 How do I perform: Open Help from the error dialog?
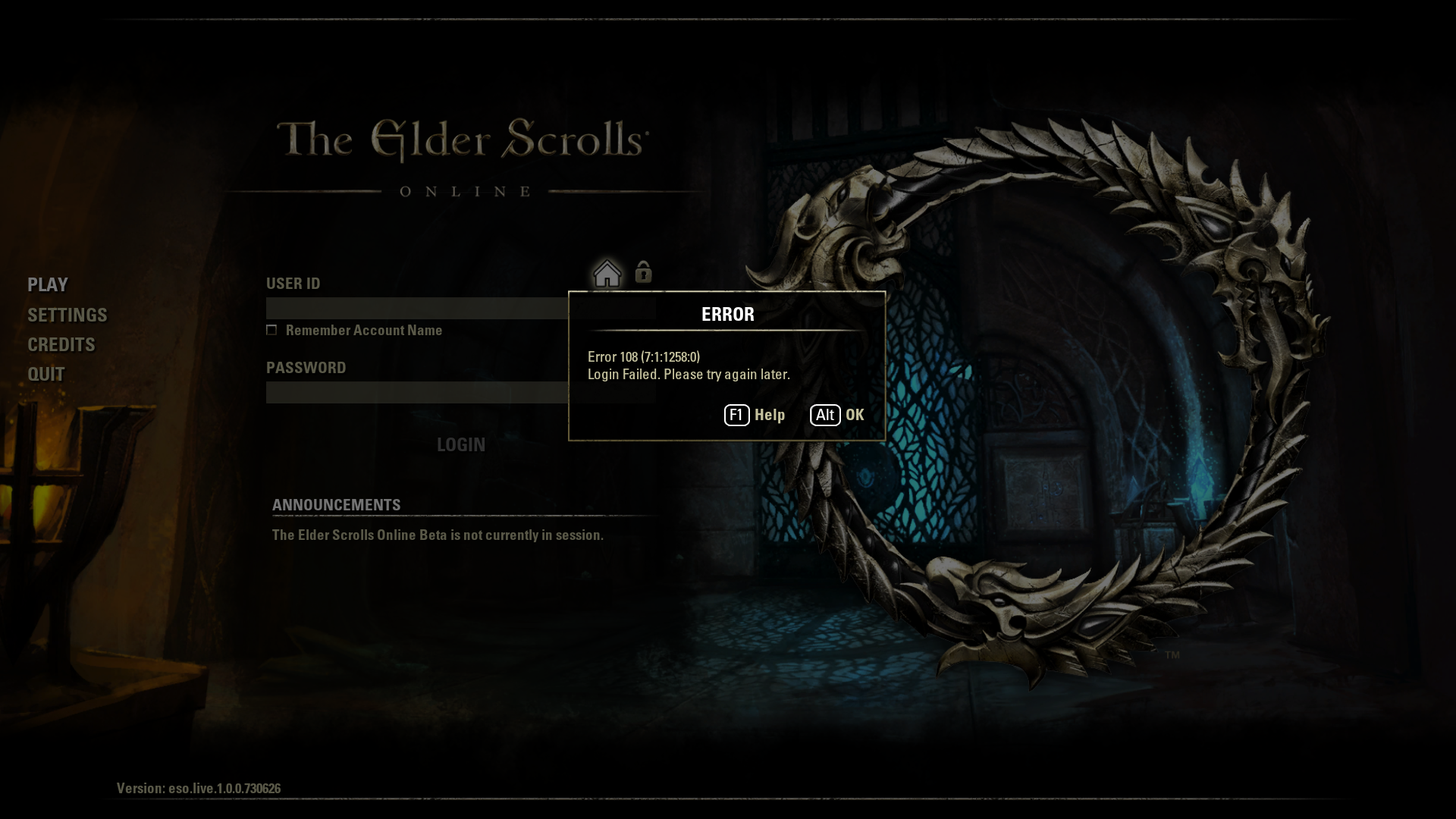(x=755, y=415)
